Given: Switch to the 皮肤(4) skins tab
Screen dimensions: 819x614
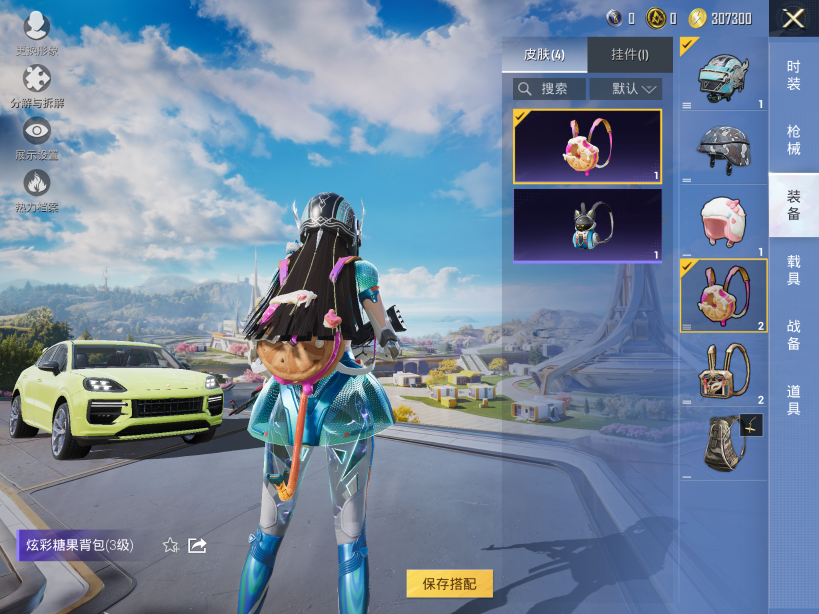Looking at the screenshot, I should [545, 54].
